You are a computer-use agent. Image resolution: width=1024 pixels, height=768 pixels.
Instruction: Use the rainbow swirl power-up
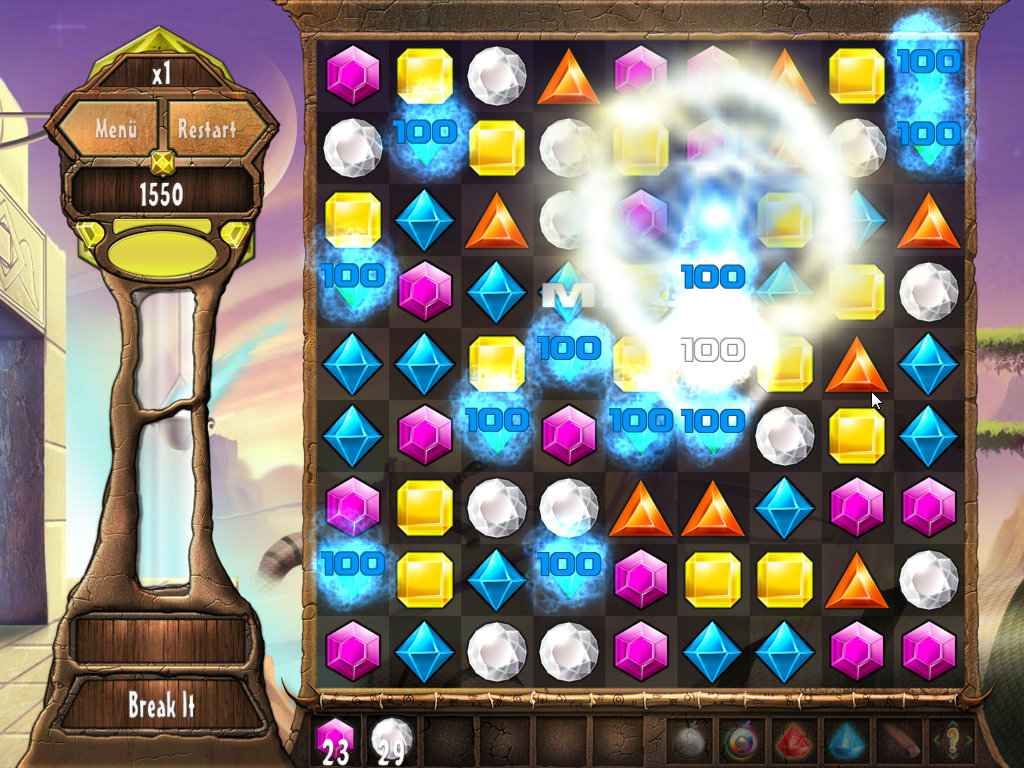coord(742,742)
